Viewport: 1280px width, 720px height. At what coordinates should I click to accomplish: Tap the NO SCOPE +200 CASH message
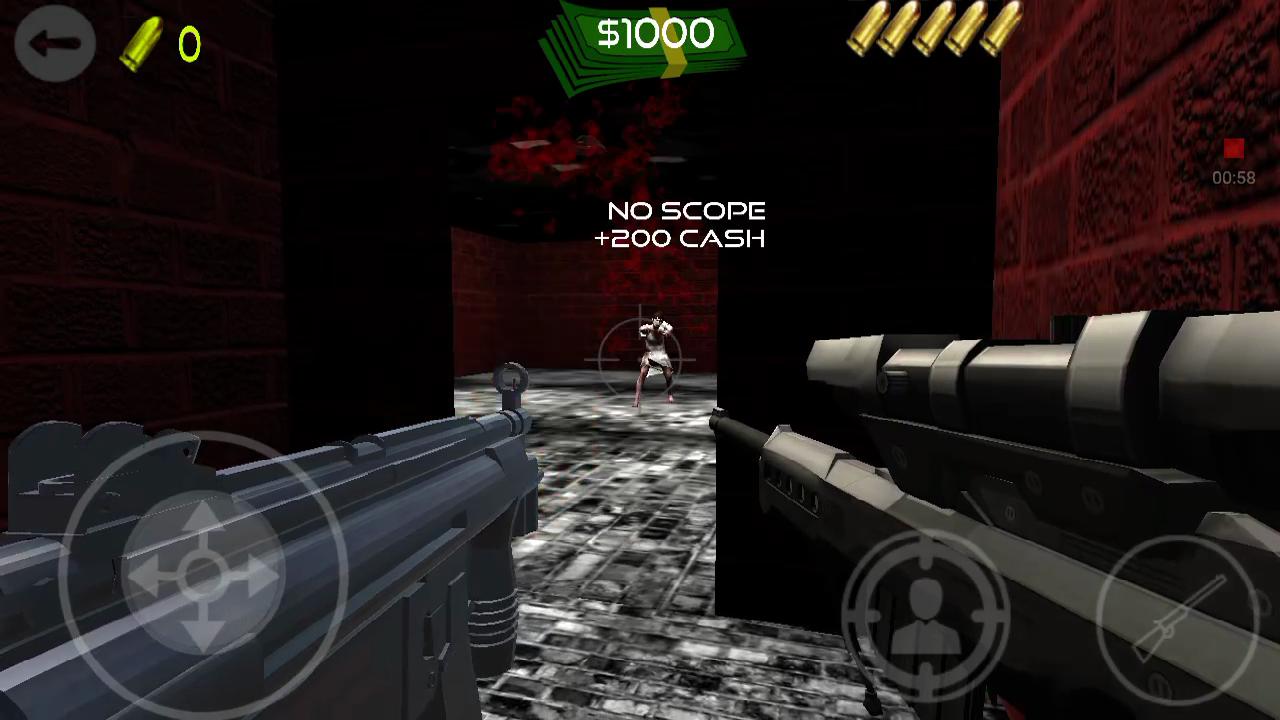pyautogui.click(x=685, y=225)
